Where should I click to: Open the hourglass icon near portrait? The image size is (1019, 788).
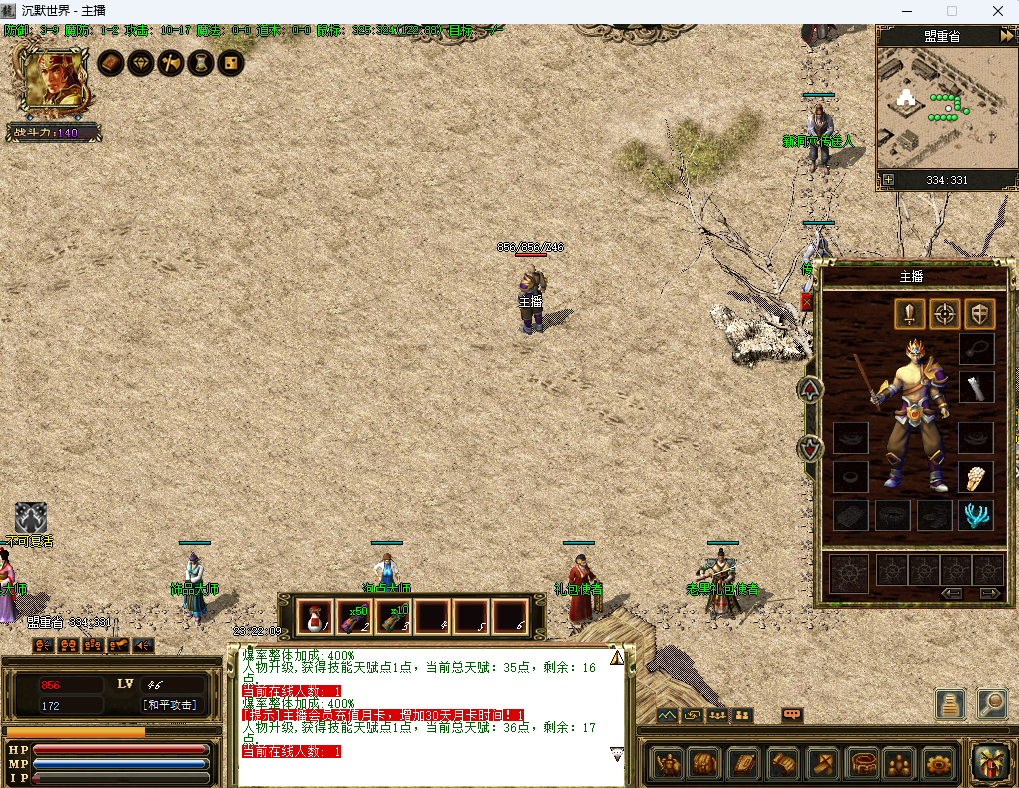(x=201, y=63)
